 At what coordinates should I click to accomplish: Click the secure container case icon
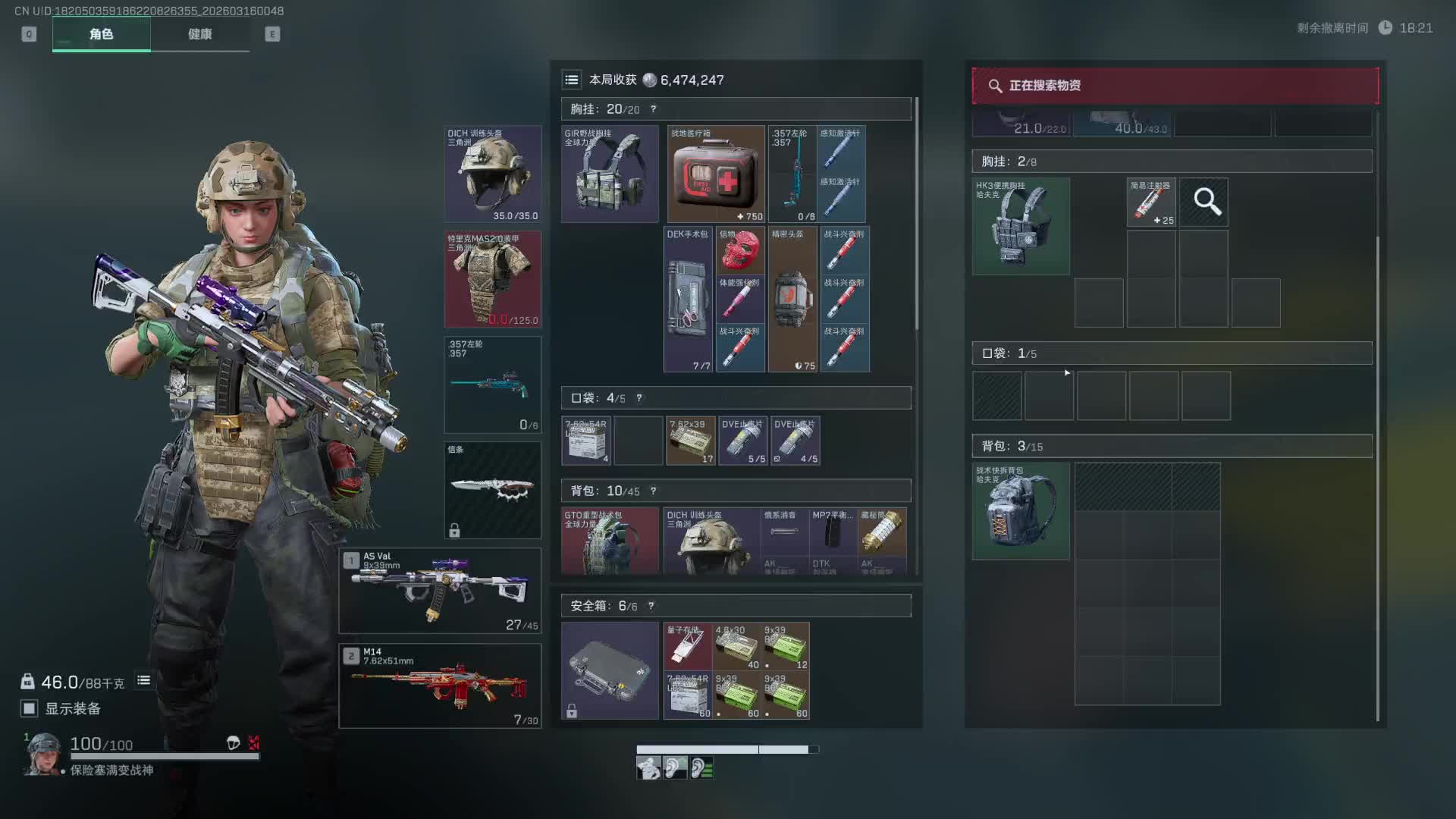click(610, 670)
